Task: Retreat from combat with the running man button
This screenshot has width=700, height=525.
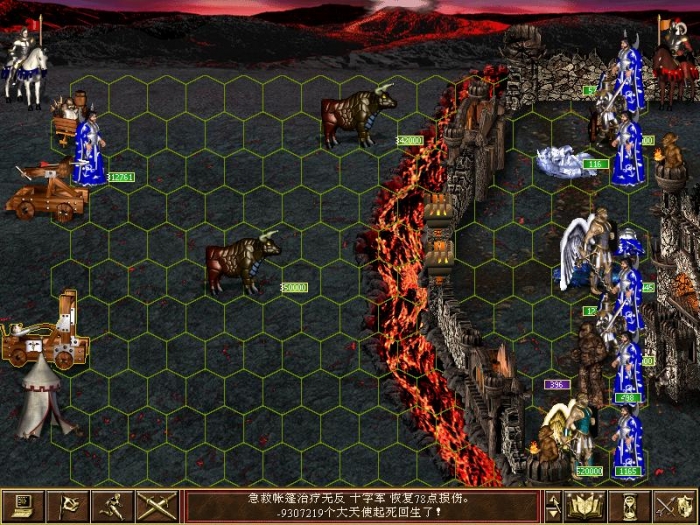Action: (x=113, y=506)
